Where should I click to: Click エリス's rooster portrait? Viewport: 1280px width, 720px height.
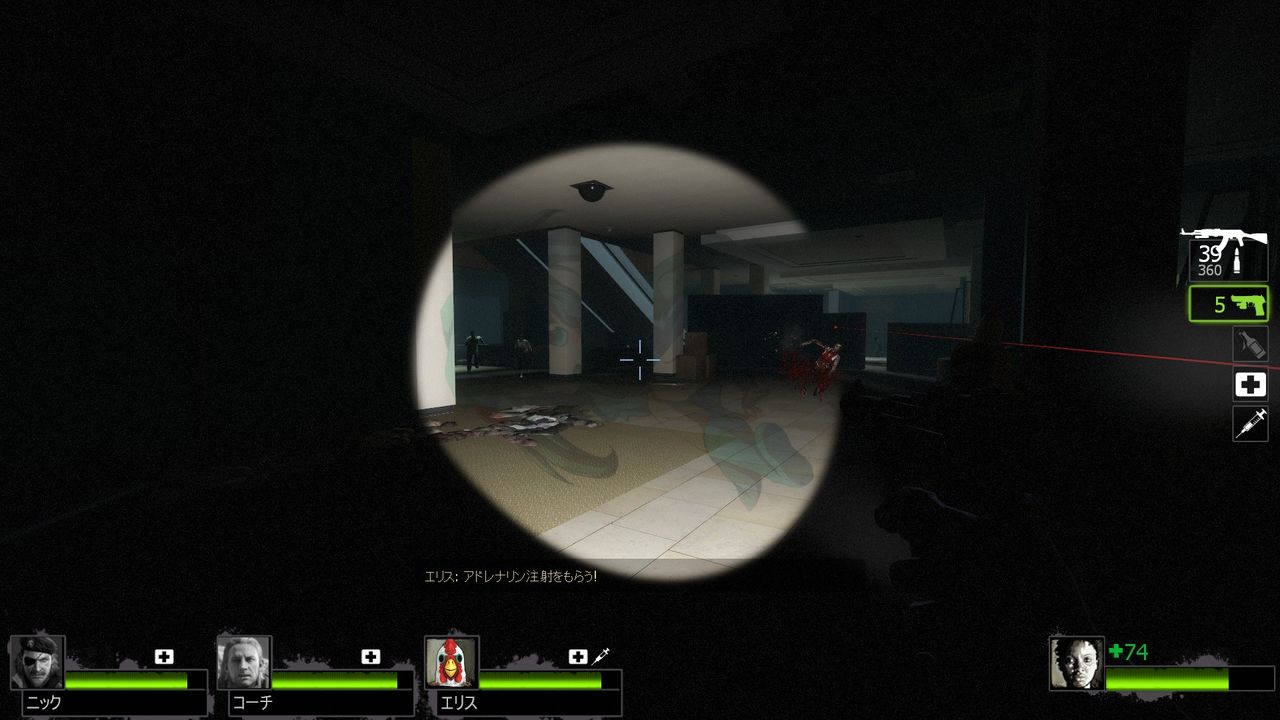click(x=452, y=662)
